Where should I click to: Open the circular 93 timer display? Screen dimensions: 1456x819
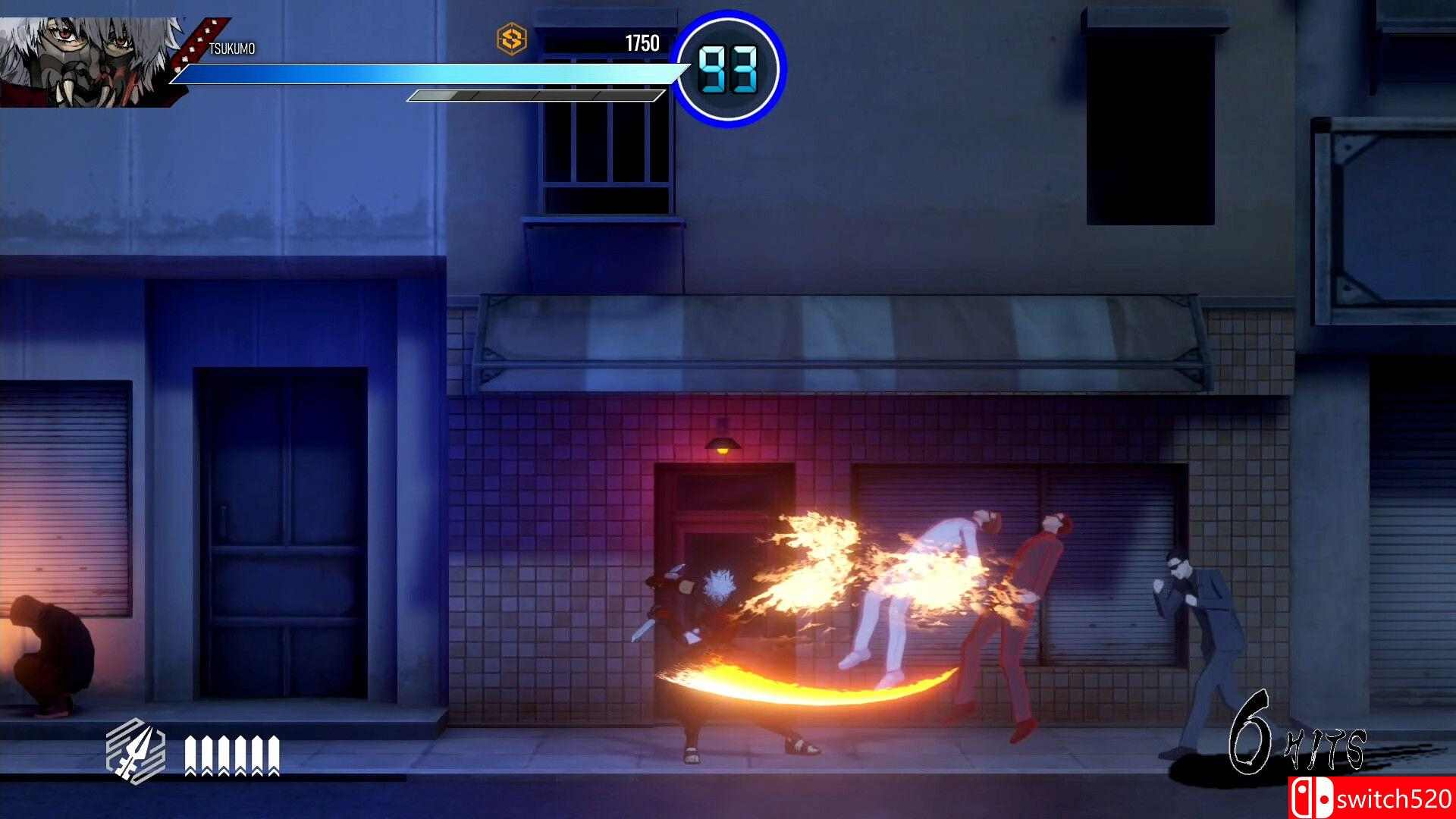726,67
